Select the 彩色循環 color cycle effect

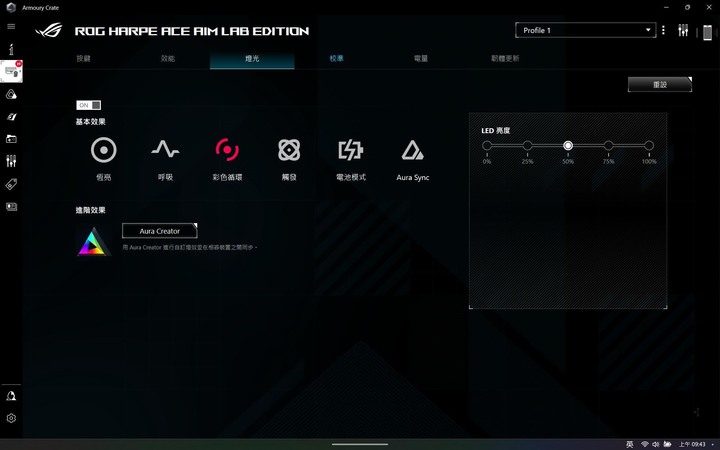click(227, 151)
